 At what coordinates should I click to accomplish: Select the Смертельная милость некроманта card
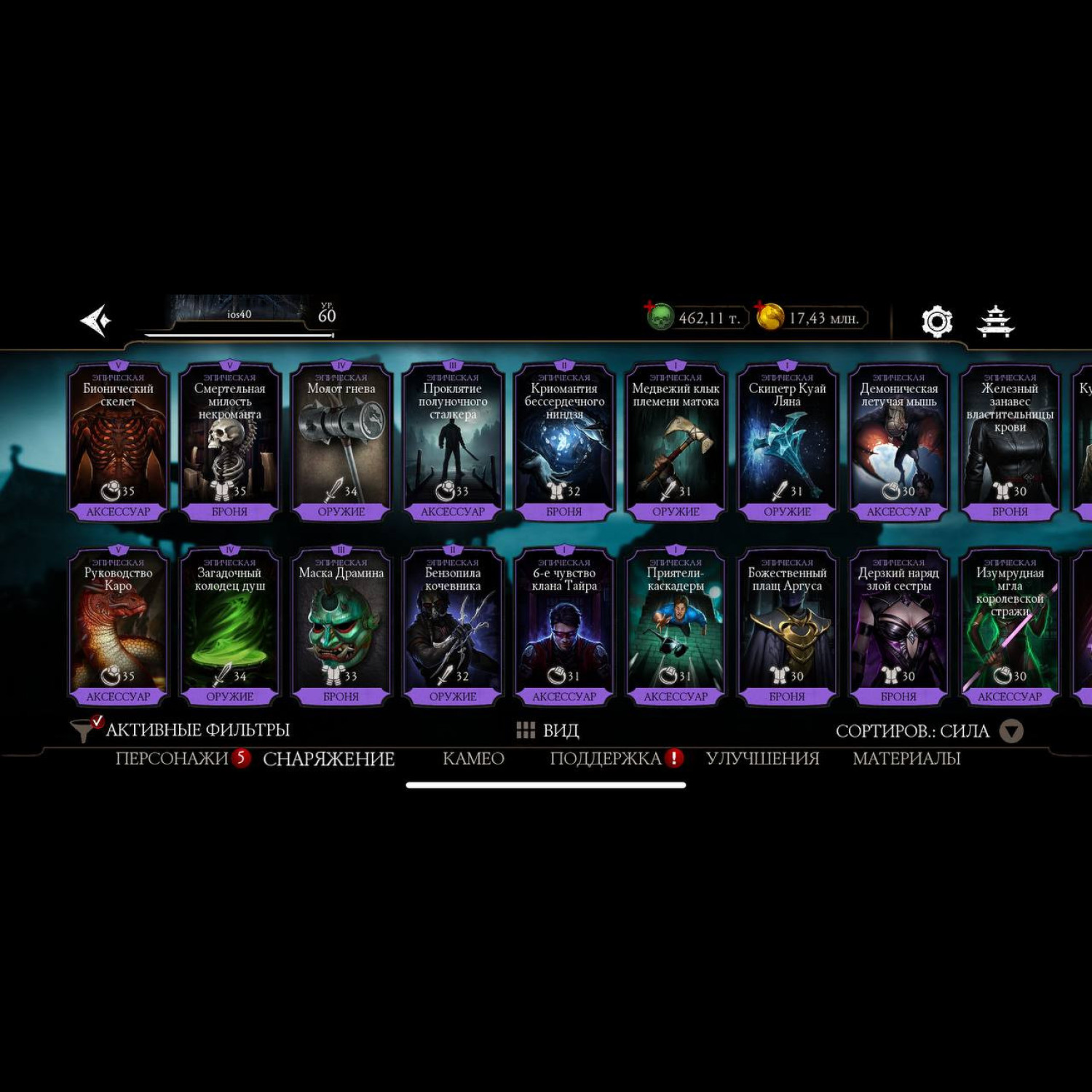[229, 442]
